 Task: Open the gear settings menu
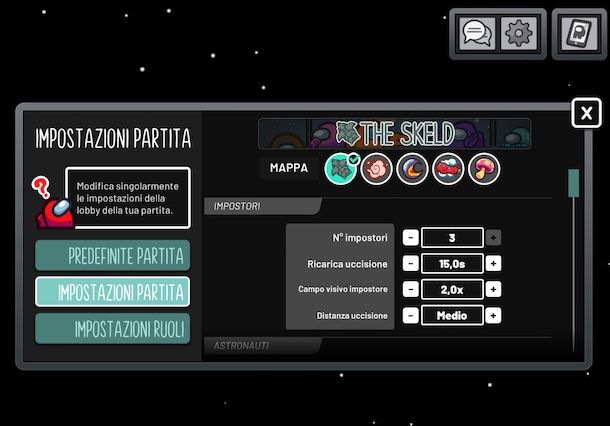(x=519, y=34)
